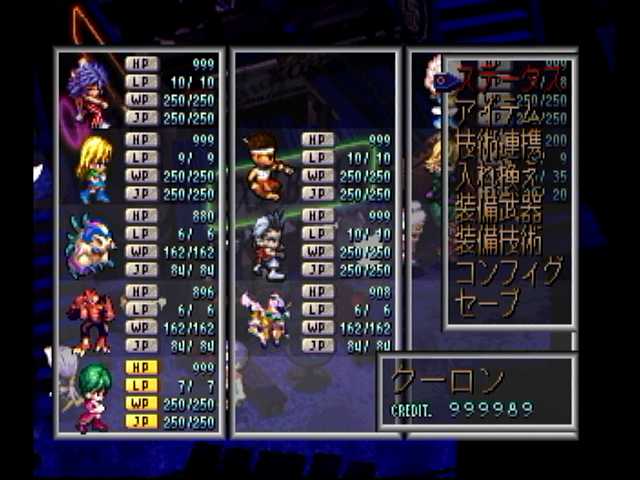Select the red demon party member
640x480 pixels.
[90, 321]
